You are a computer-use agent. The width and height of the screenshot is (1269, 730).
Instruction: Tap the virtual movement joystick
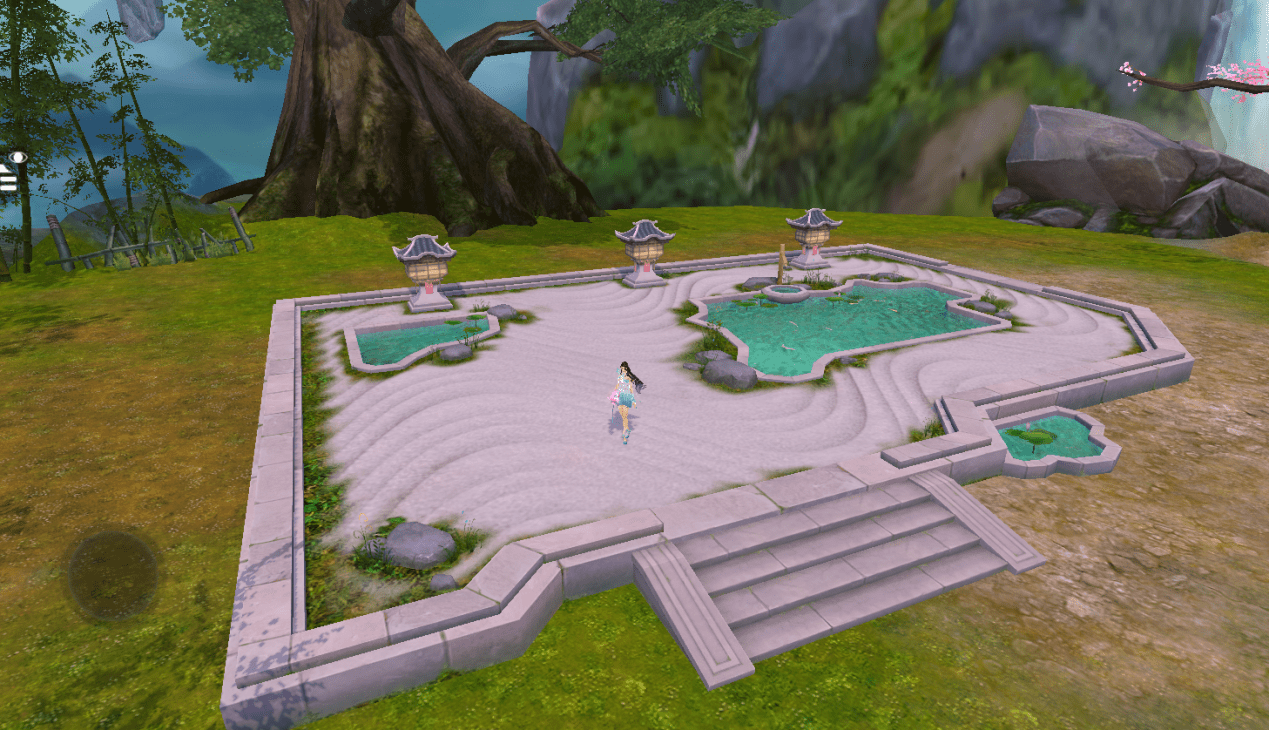pos(113,574)
